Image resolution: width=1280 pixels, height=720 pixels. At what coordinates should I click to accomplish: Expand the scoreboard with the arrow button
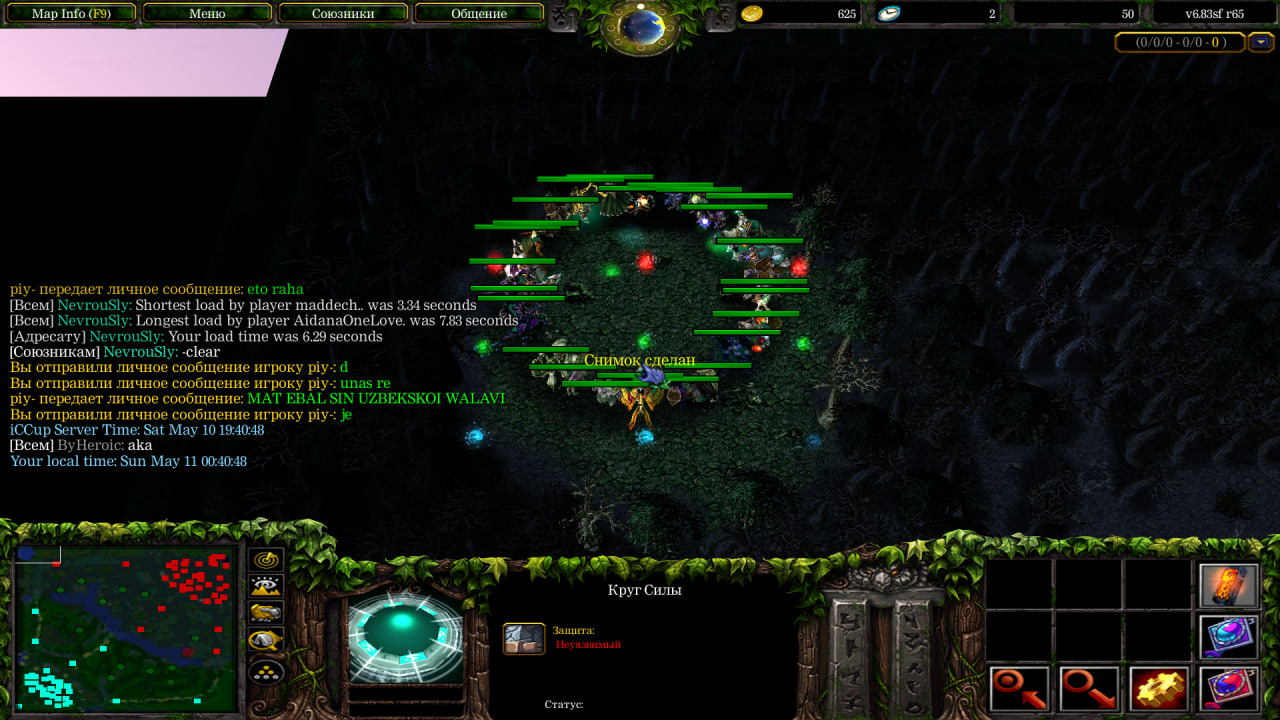[x=1260, y=42]
